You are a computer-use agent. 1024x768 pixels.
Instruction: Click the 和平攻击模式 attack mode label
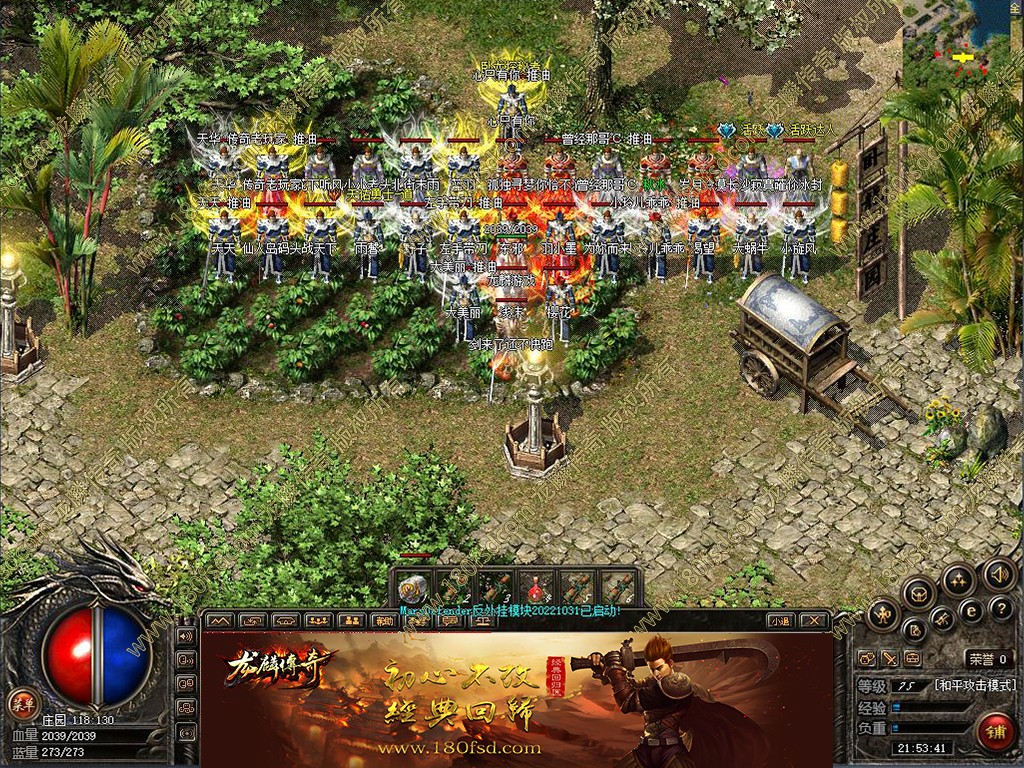975,686
